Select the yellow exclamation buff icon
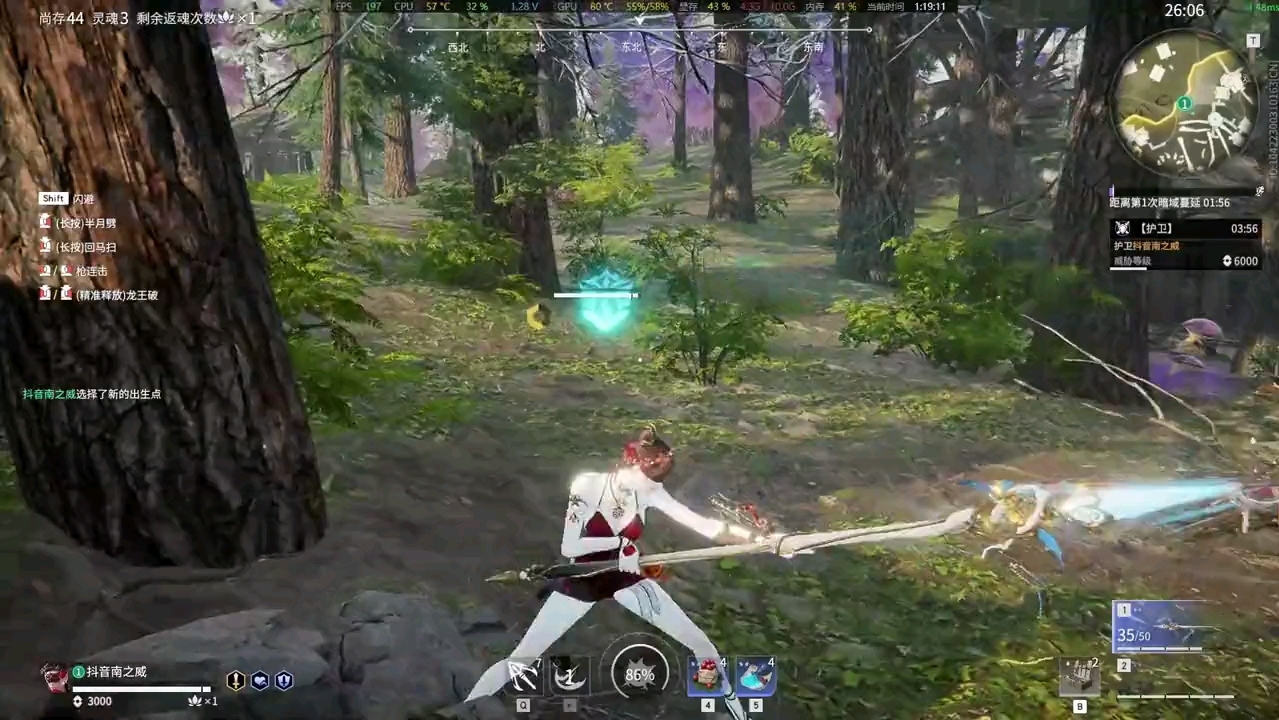 (x=236, y=681)
